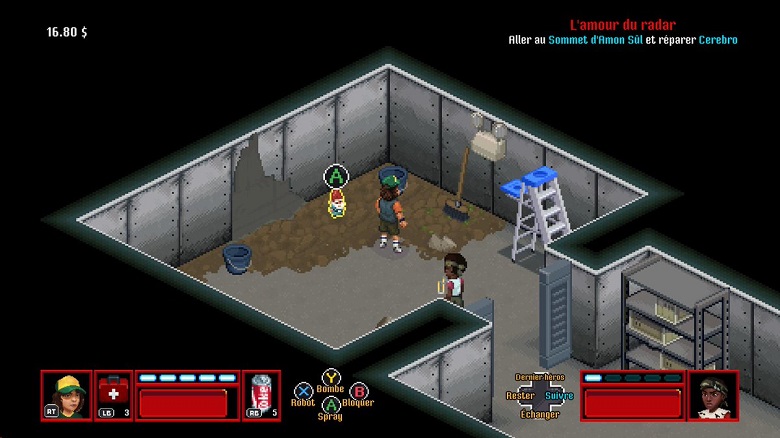Use the soda can item slot
Screen dimensions: 780x438
(261, 395)
